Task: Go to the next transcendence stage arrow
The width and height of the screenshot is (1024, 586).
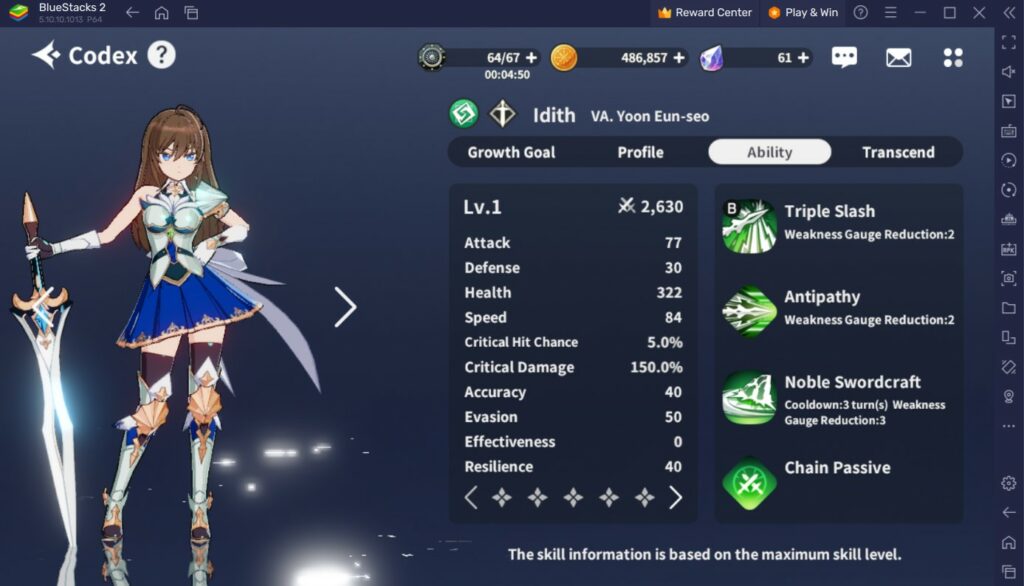Action: click(x=676, y=497)
